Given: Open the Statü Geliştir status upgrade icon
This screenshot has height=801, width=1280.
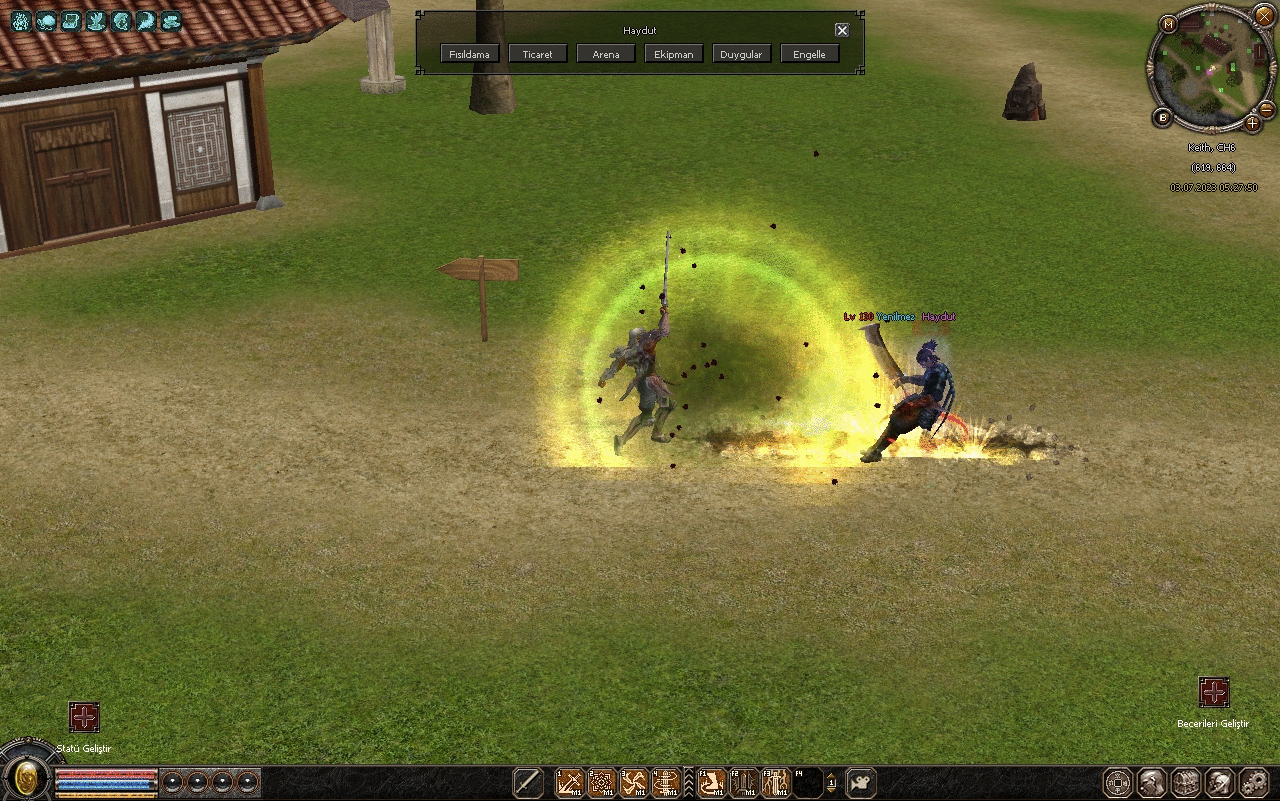Looking at the screenshot, I should (x=84, y=716).
